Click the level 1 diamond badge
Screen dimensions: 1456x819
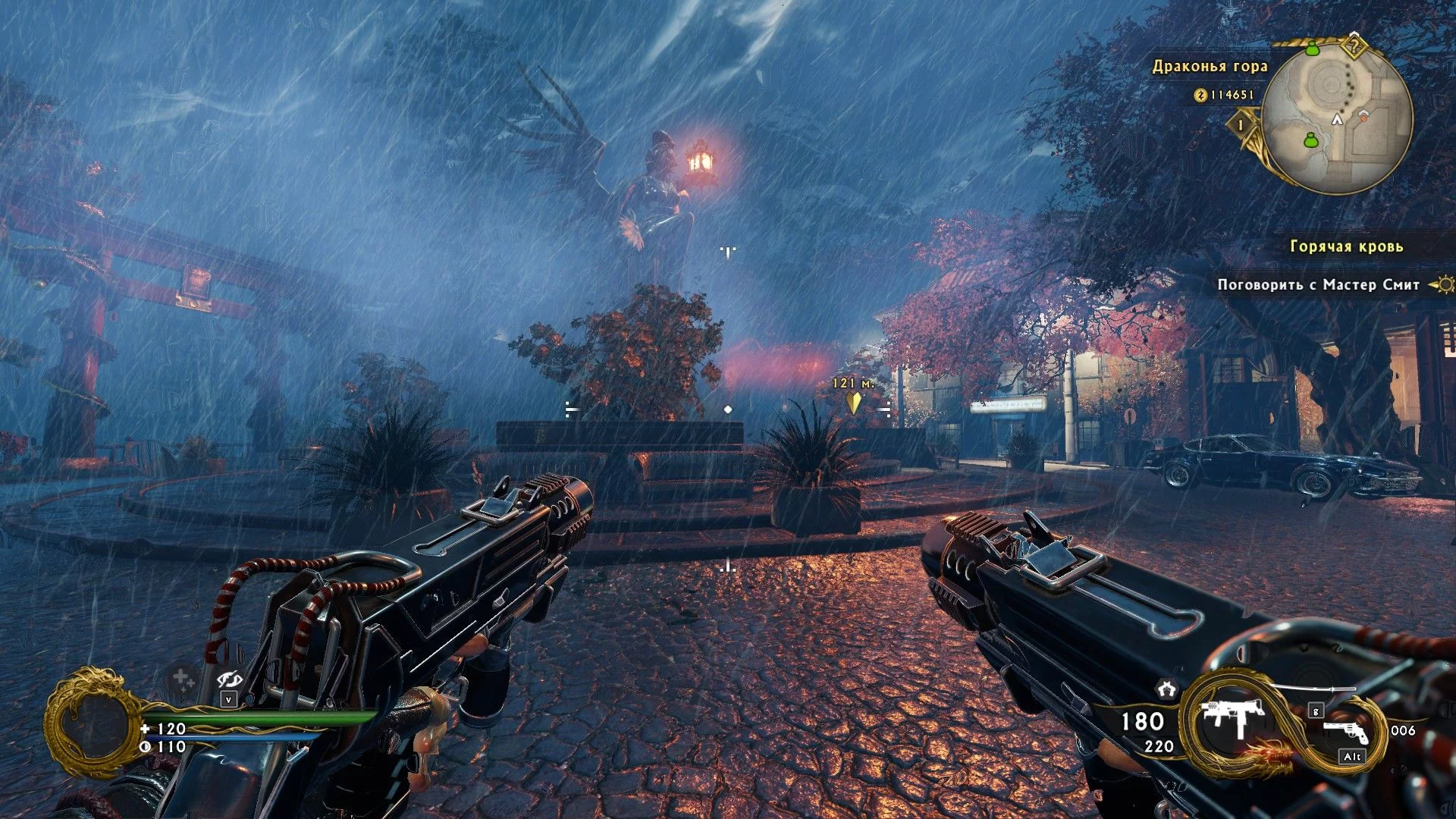click(1241, 124)
